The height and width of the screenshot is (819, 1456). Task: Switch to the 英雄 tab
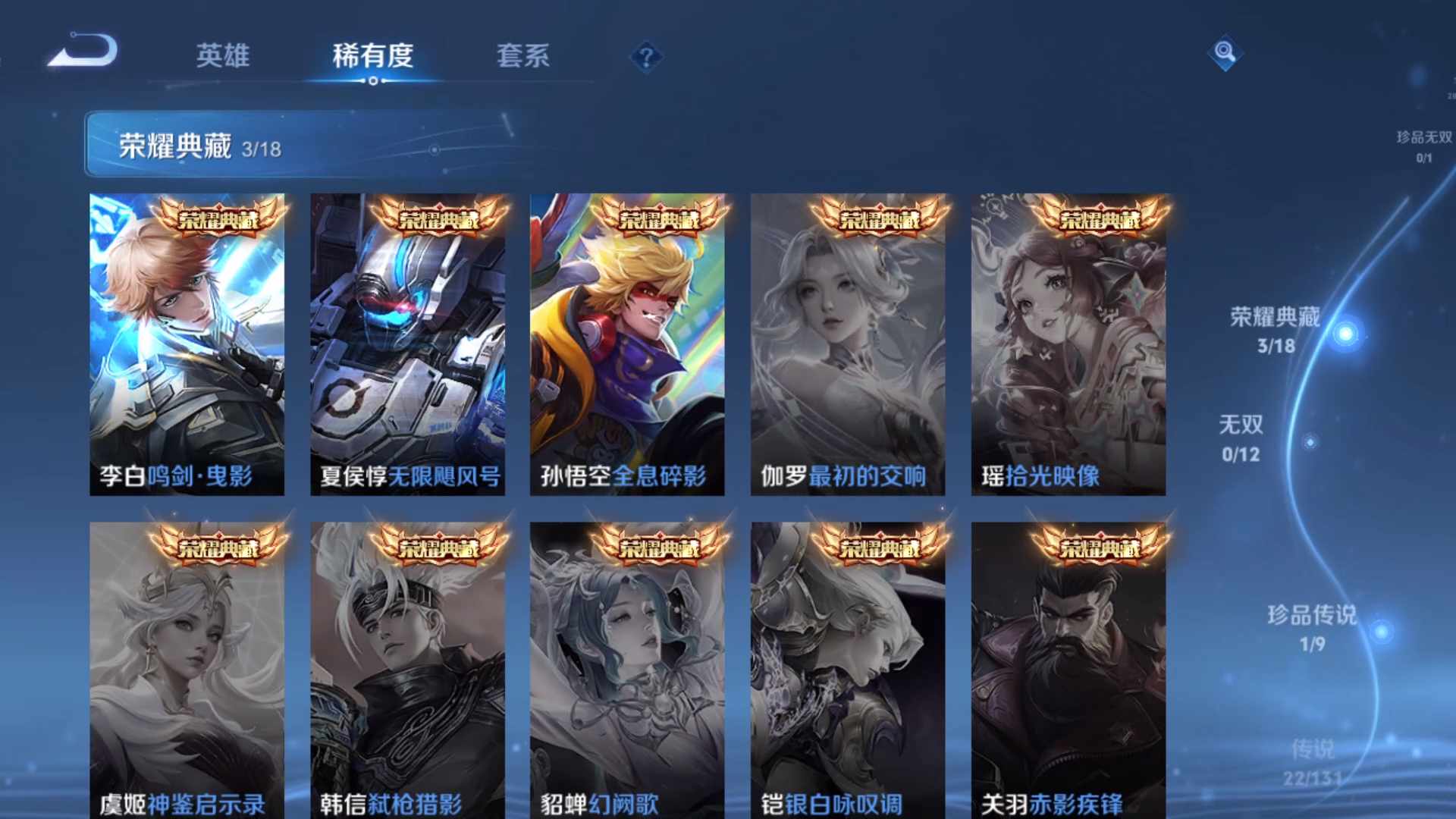[x=224, y=56]
